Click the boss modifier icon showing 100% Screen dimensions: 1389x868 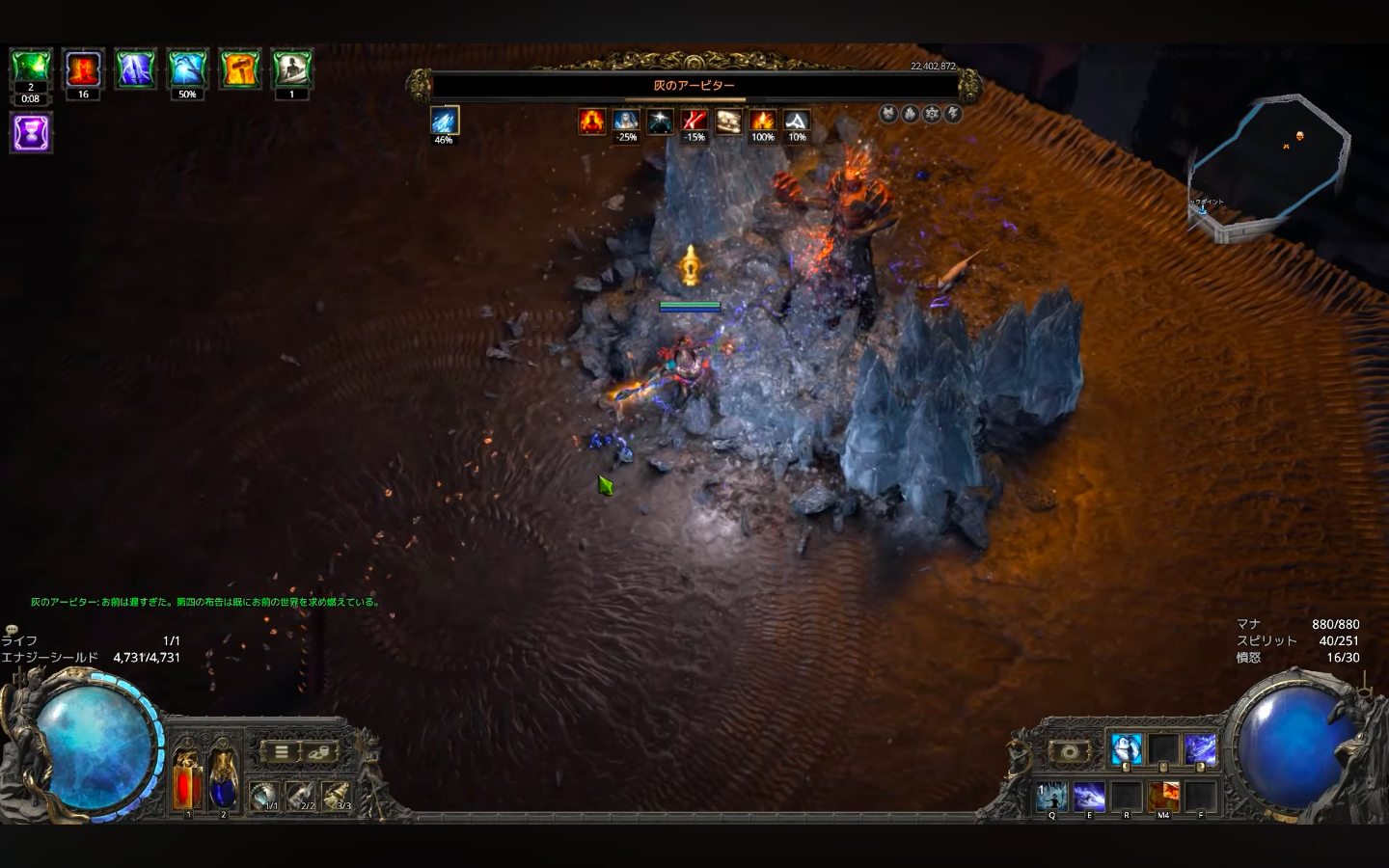763,122
